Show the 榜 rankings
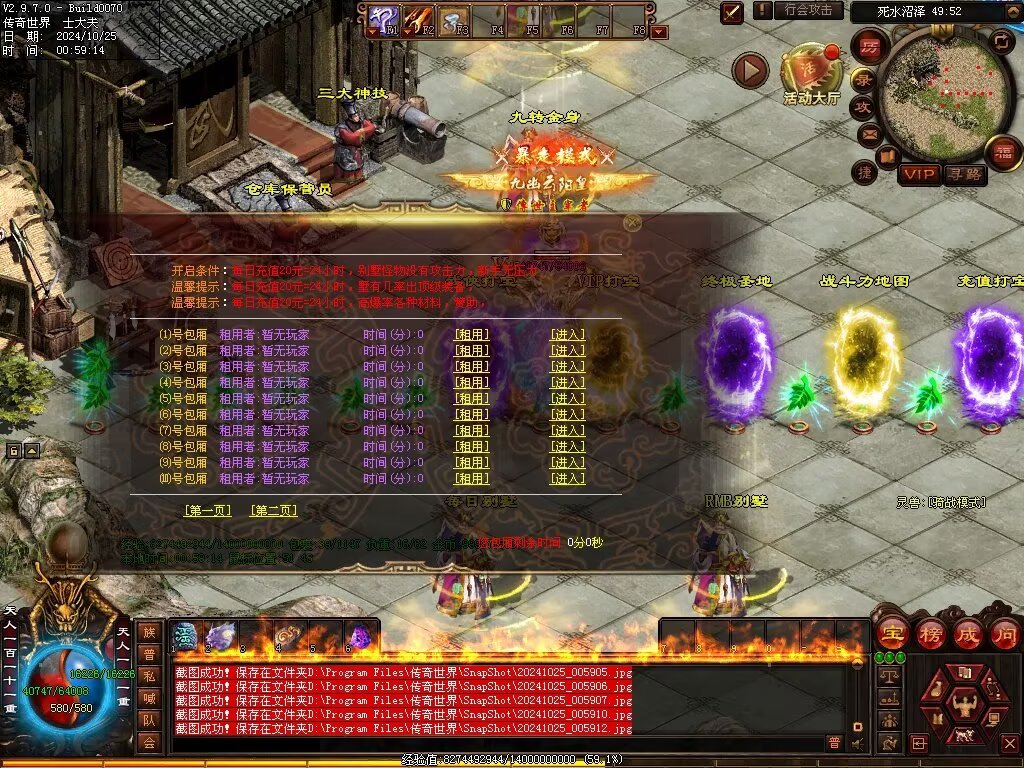This screenshot has width=1024, height=768. 930,634
